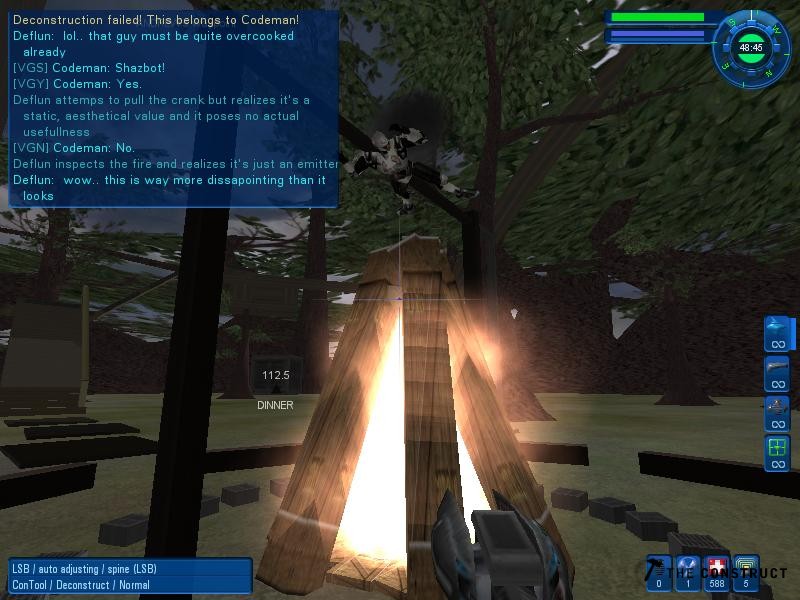Use the repair kit icon showing 588
This screenshot has width=800, height=600.
click(717, 572)
